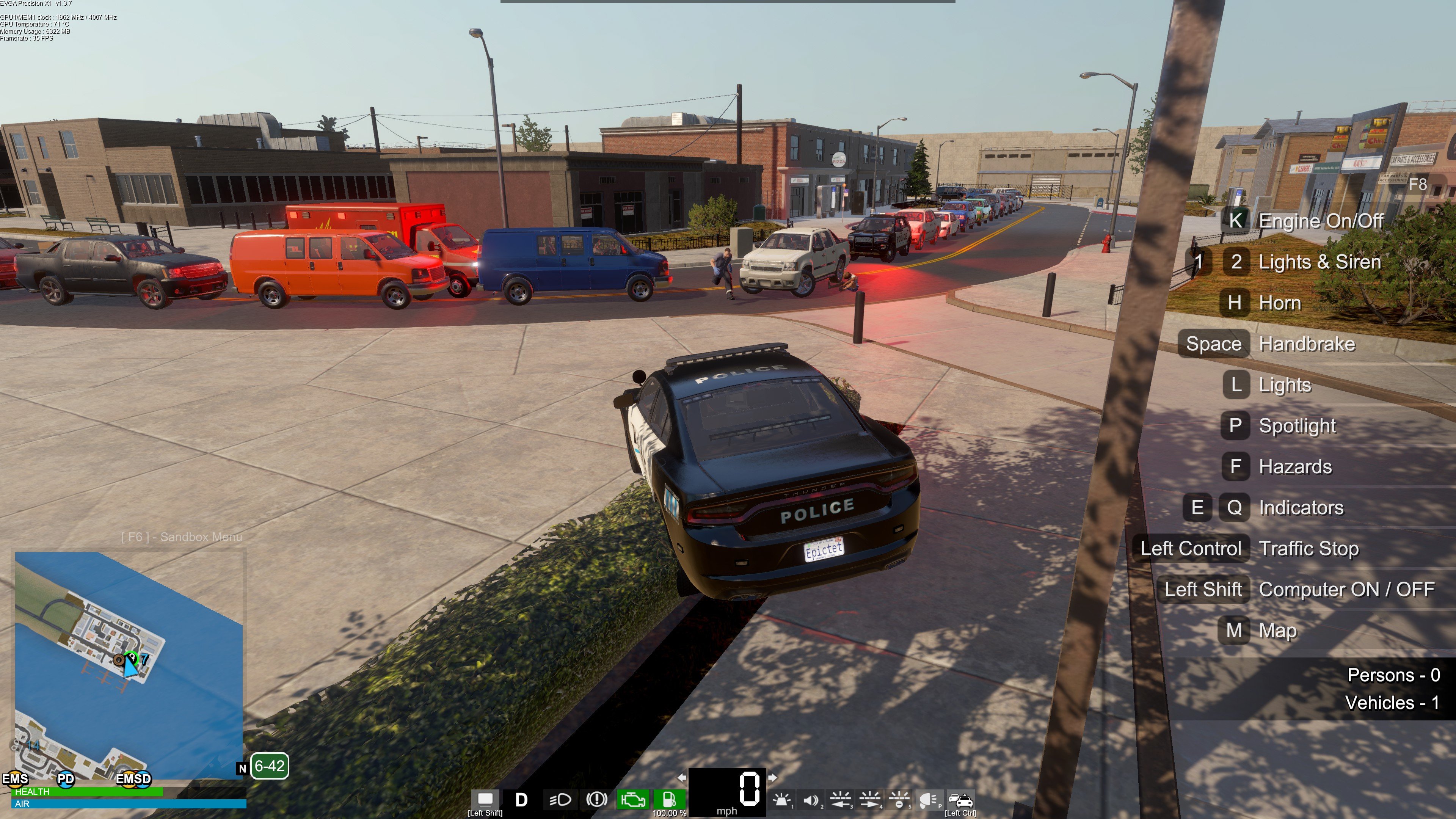
Task: Select the EMS marker on the minimap
Action: coord(15,779)
